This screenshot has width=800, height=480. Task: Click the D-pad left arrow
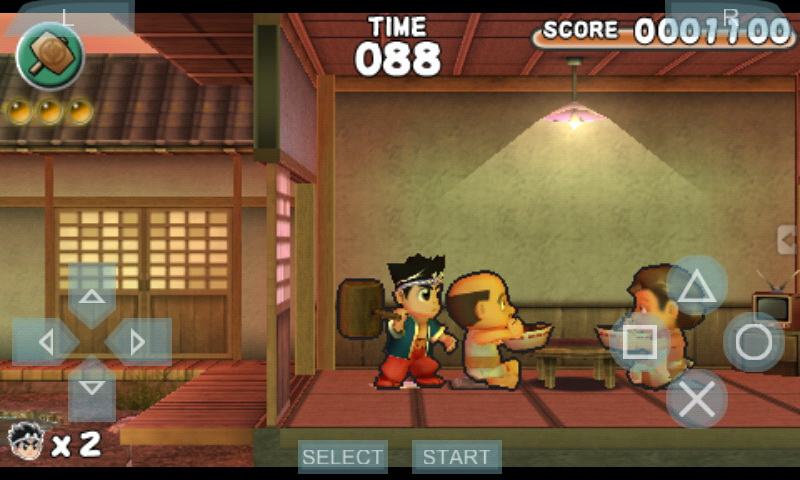coord(45,342)
